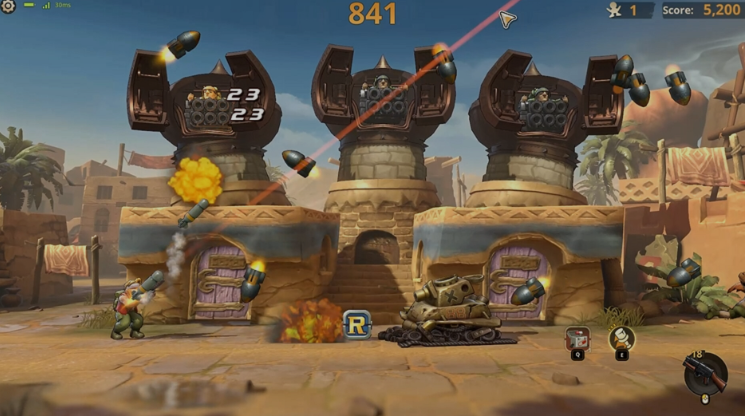Use the rocket strike ability icon

[621, 338]
